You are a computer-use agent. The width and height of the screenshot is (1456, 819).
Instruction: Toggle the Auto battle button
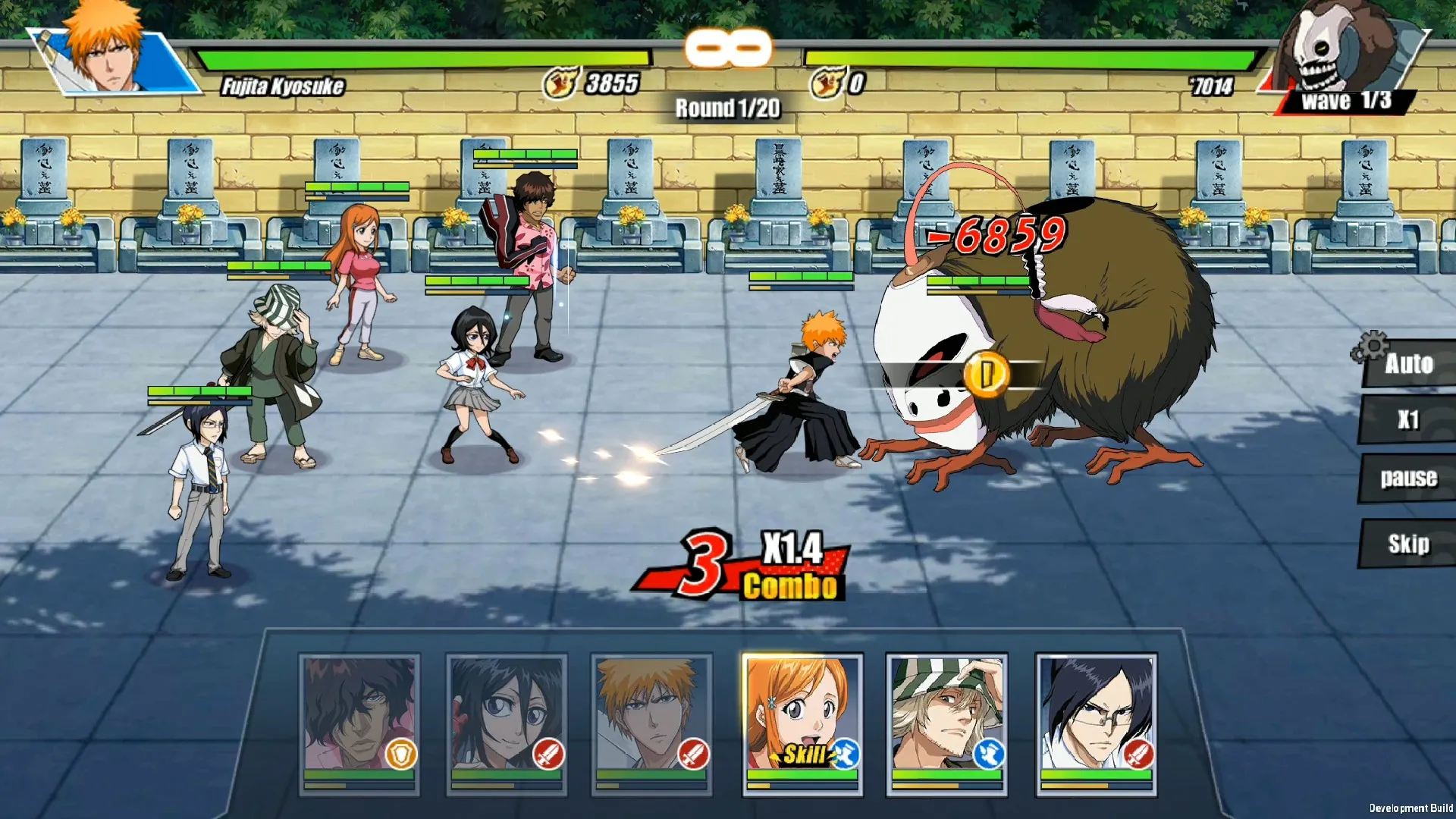tap(1408, 364)
